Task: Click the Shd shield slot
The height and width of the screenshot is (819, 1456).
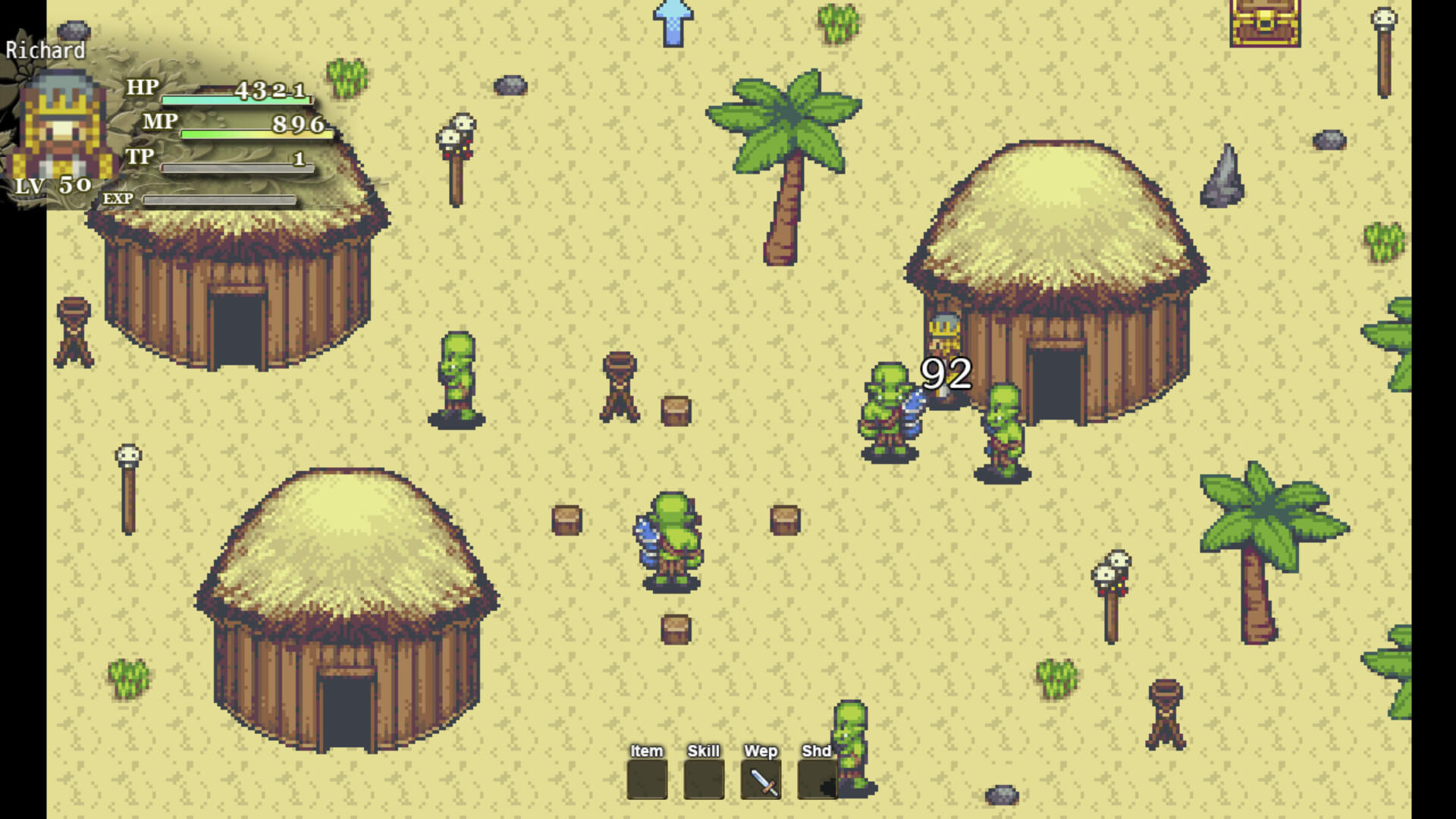Action: (x=819, y=780)
